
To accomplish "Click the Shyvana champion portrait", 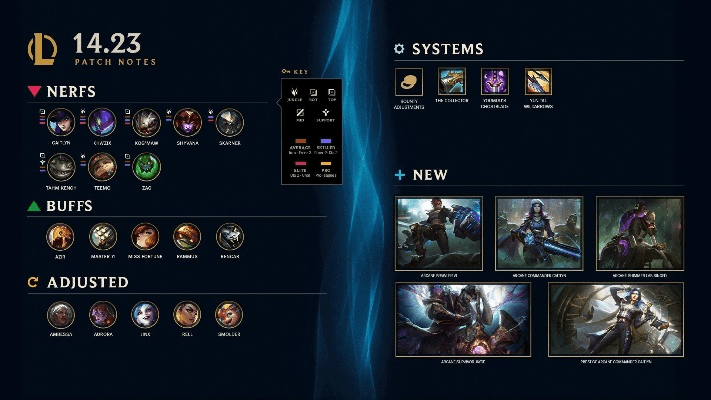I will pos(187,122).
